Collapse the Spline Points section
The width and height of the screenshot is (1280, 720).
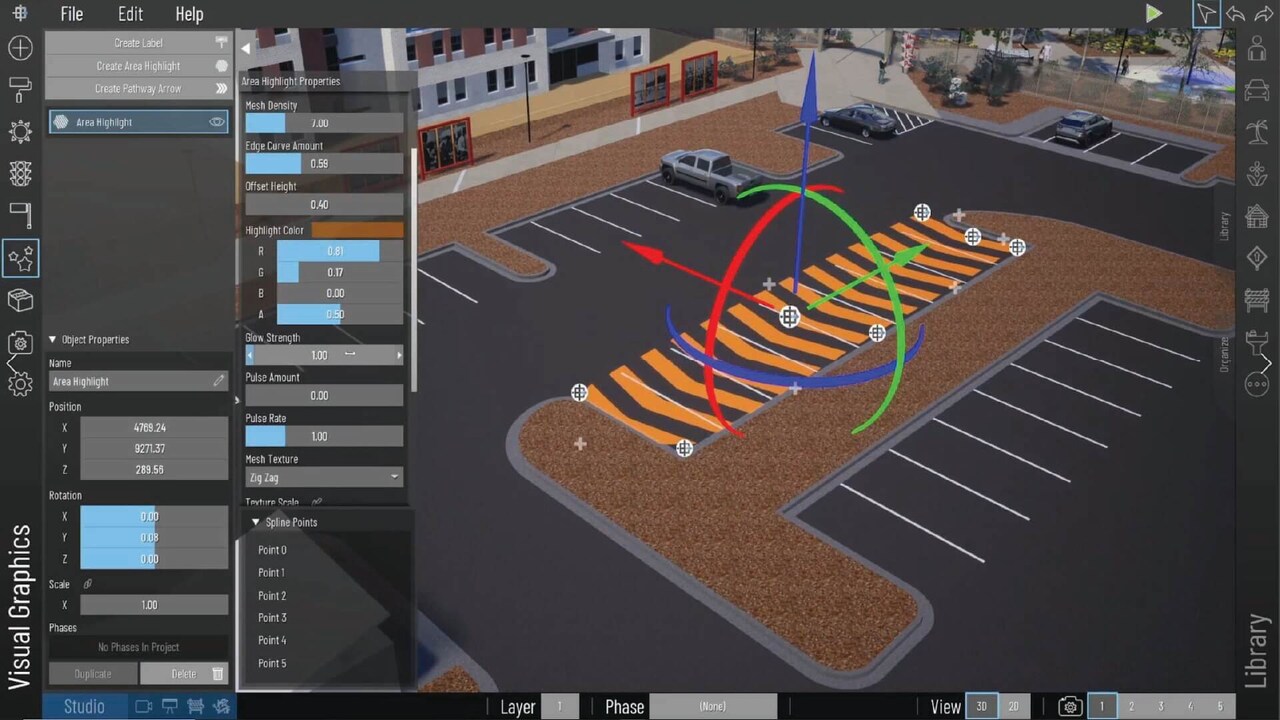pyautogui.click(x=256, y=522)
